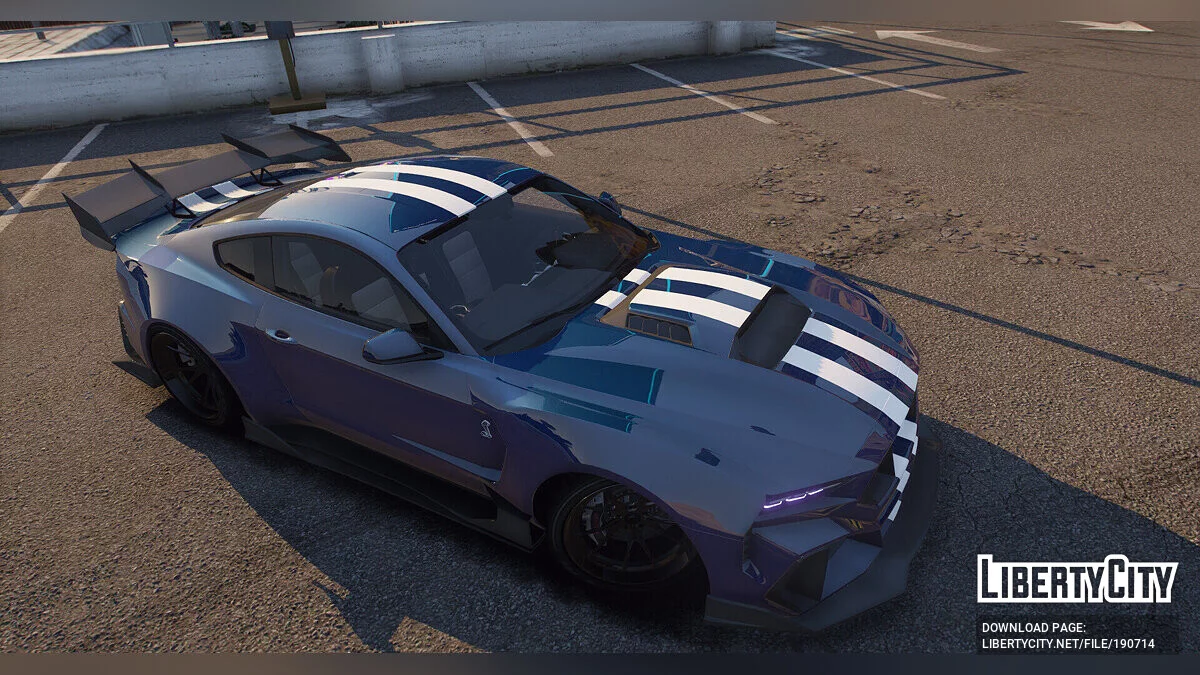Image resolution: width=1200 pixels, height=675 pixels.
Task: Click the LibertyCity logo watermark
Action: coord(1077,579)
